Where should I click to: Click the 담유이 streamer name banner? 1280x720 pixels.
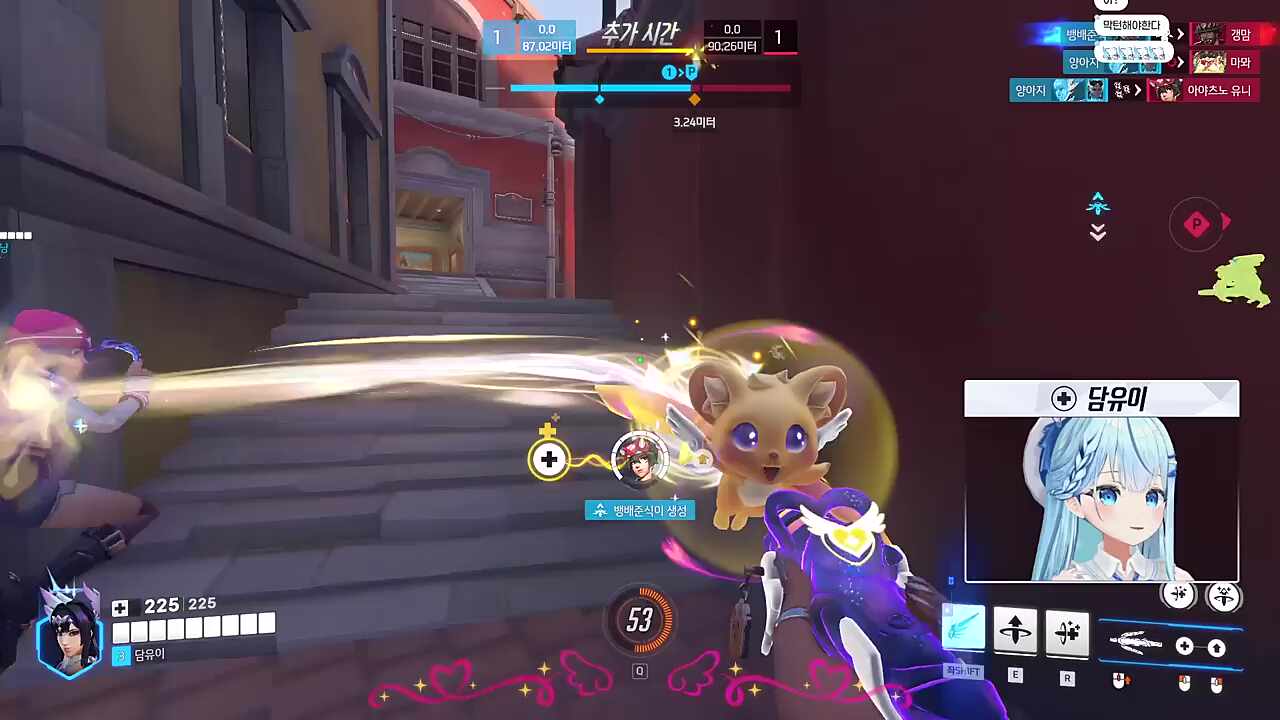point(1101,399)
